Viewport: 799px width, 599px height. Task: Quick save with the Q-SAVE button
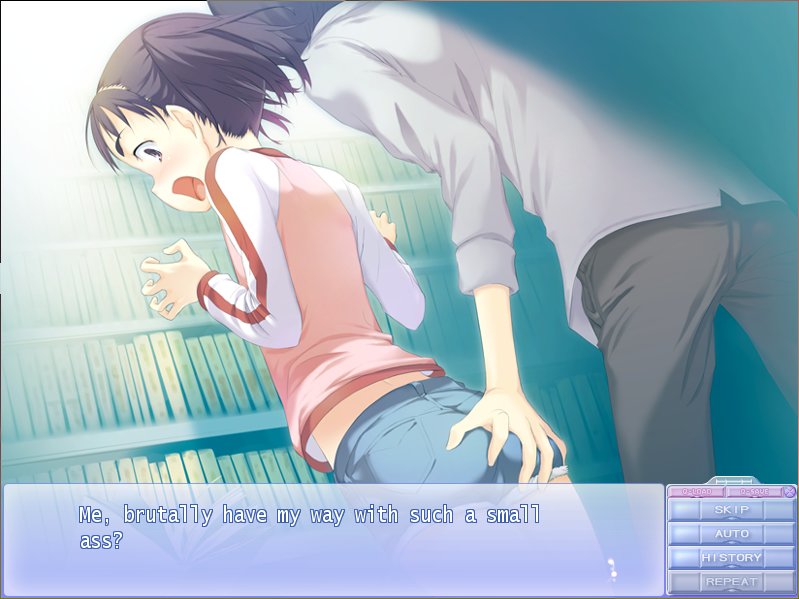753,491
